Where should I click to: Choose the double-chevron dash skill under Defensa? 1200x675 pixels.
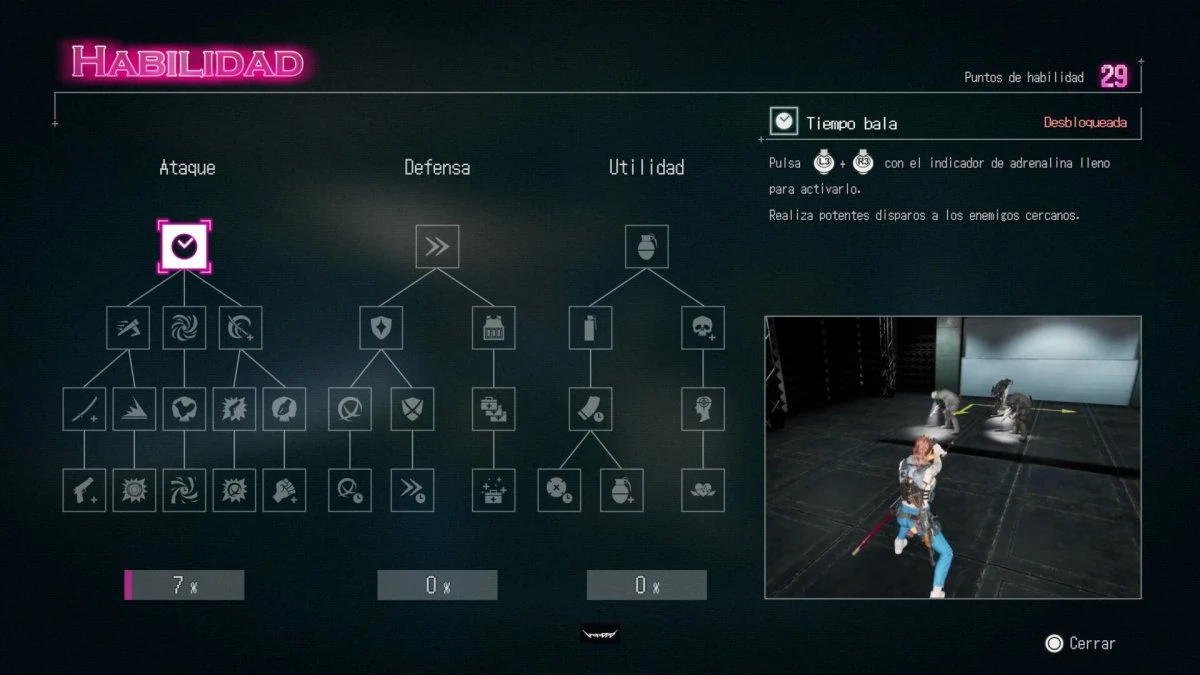(x=437, y=246)
